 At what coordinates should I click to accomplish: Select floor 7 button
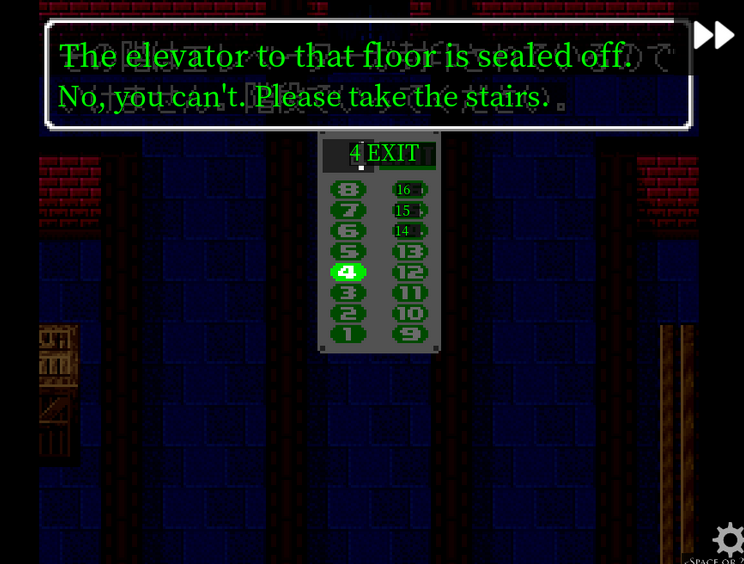[x=348, y=211]
